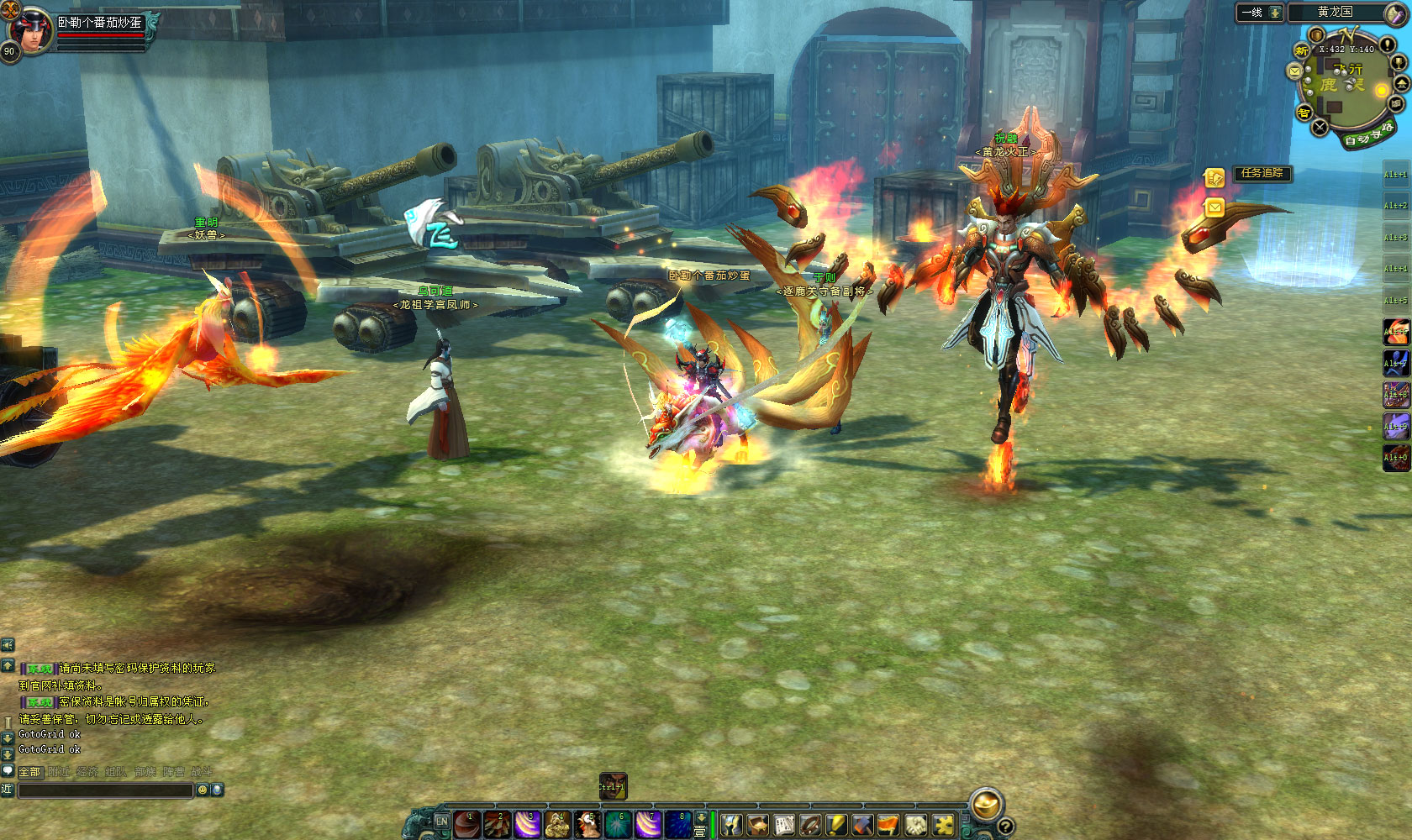Toggle the chat sound speaker icon
Viewport: 1412px width, 840px height.
click(8, 644)
